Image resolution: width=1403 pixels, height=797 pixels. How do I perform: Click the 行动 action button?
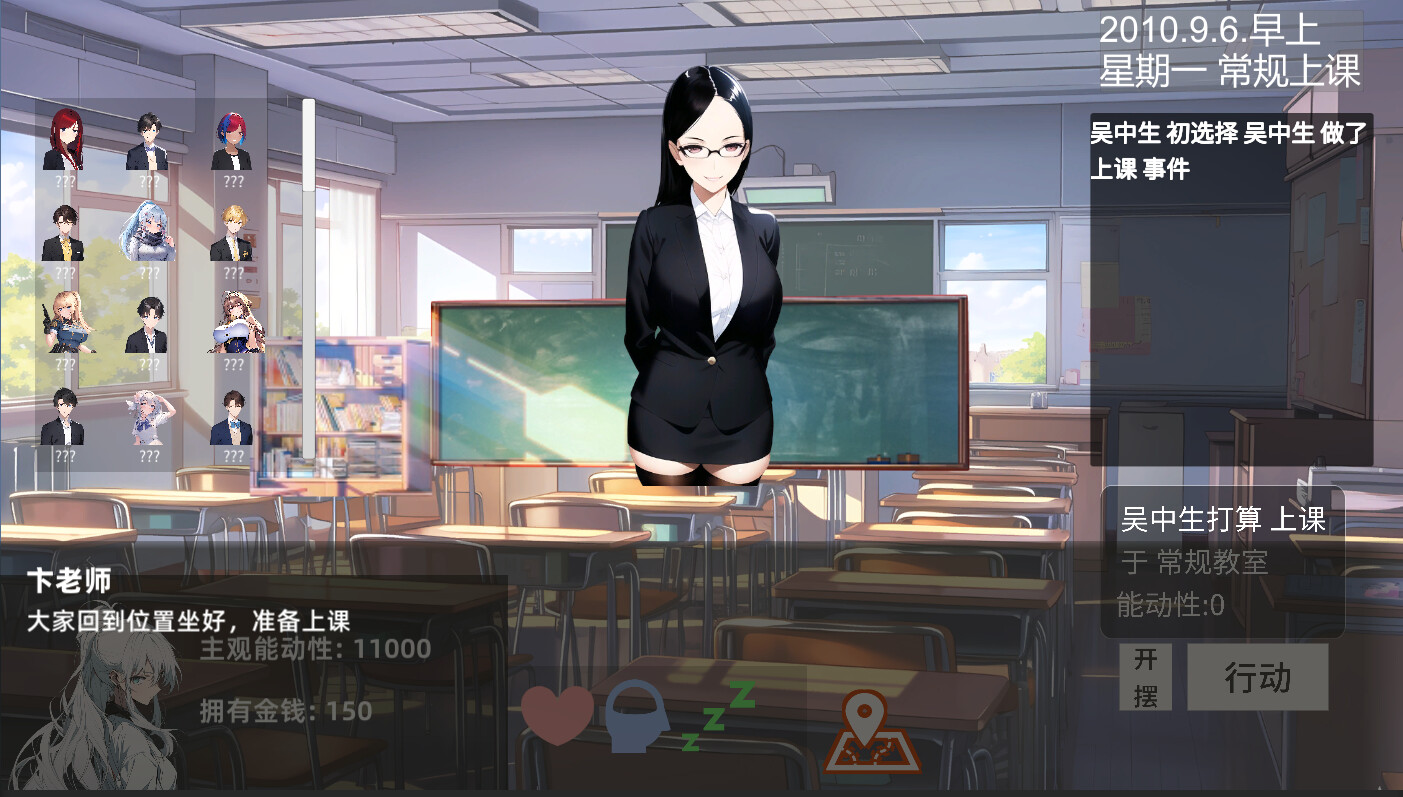[x=1258, y=676]
